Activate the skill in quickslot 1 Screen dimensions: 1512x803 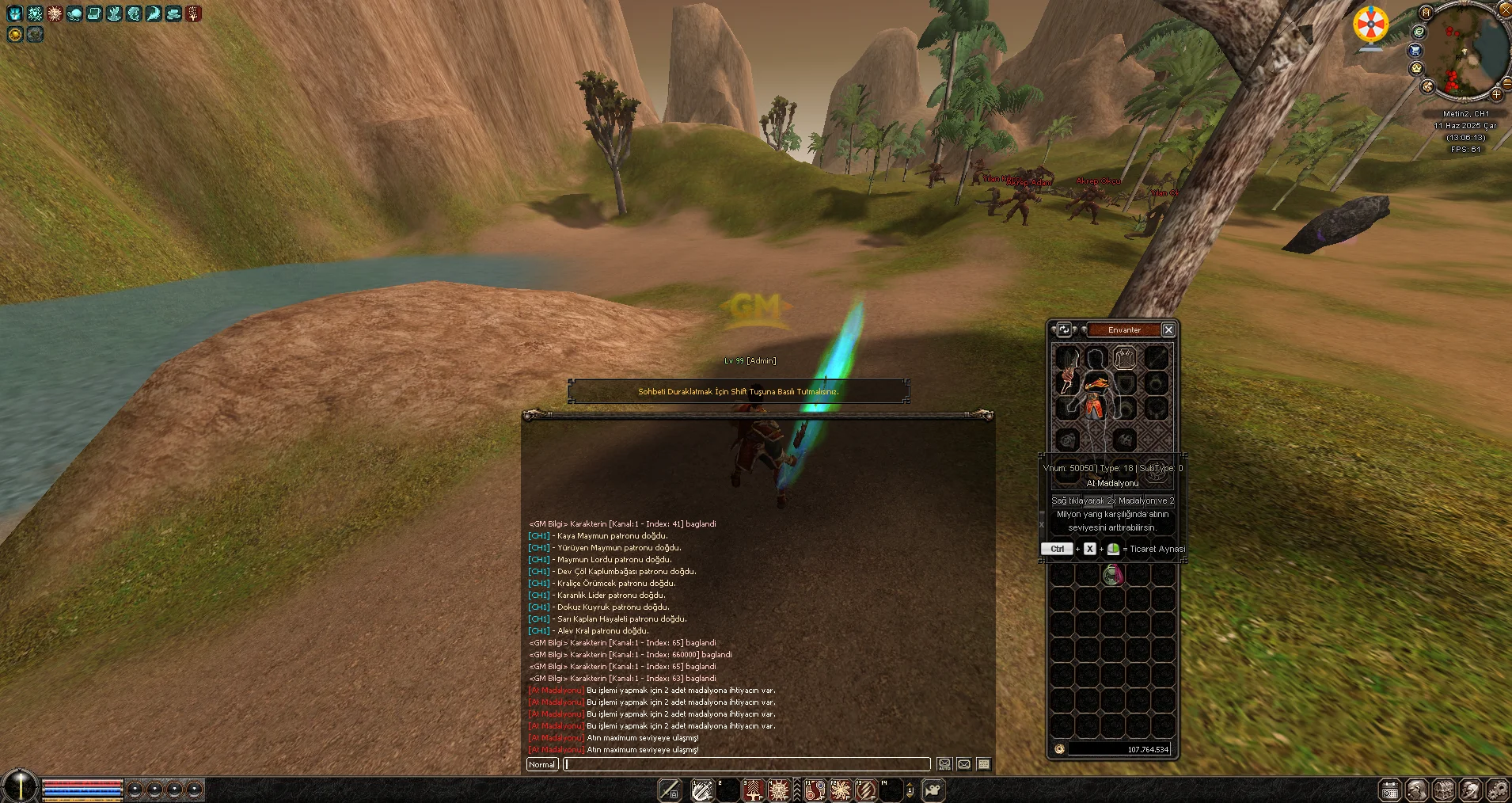(x=701, y=790)
